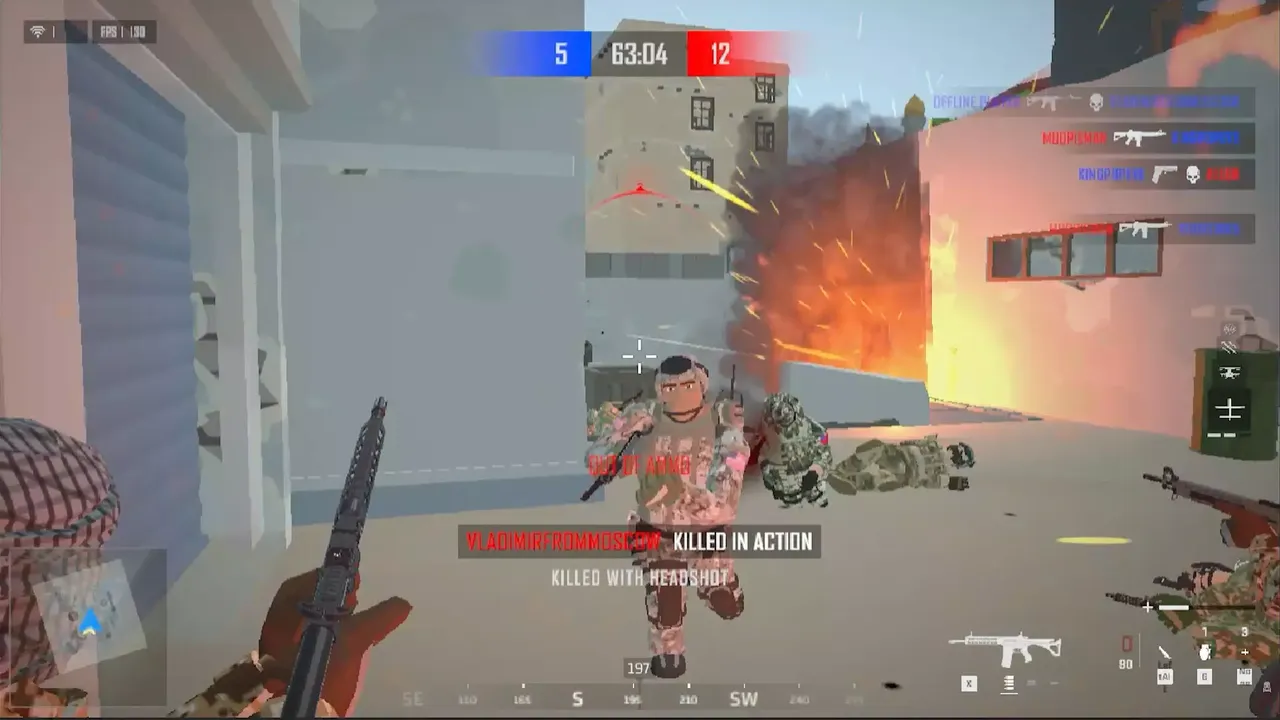Click the VLADIMIRFROMMOSCOW killed in action banner
Viewport: 1280px width, 720px height.
coord(636,541)
